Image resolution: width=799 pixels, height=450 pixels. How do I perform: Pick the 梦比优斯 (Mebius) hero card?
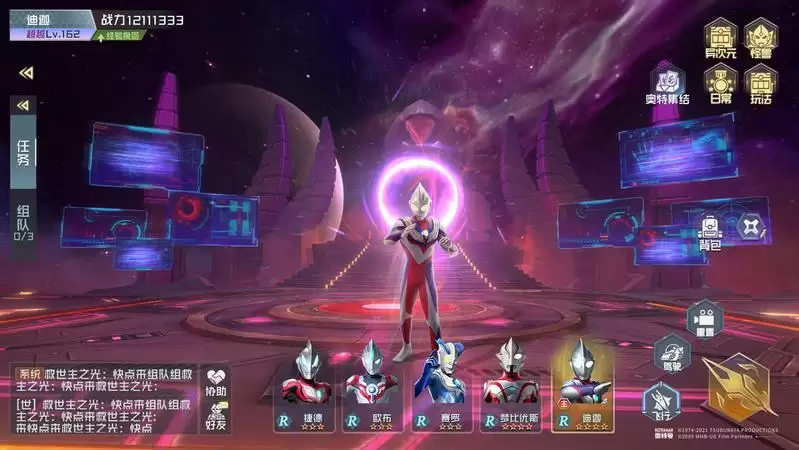[508, 386]
